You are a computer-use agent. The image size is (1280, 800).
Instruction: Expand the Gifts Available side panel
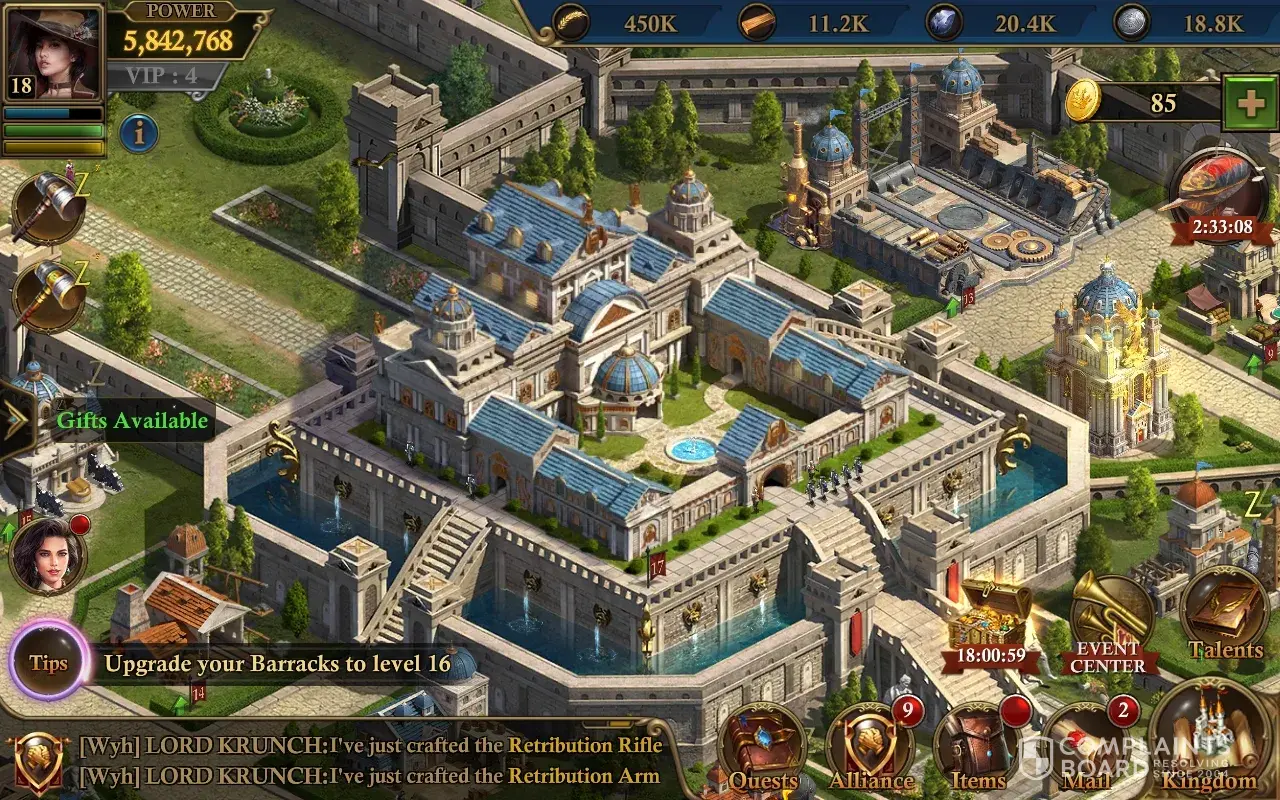pos(18,421)
